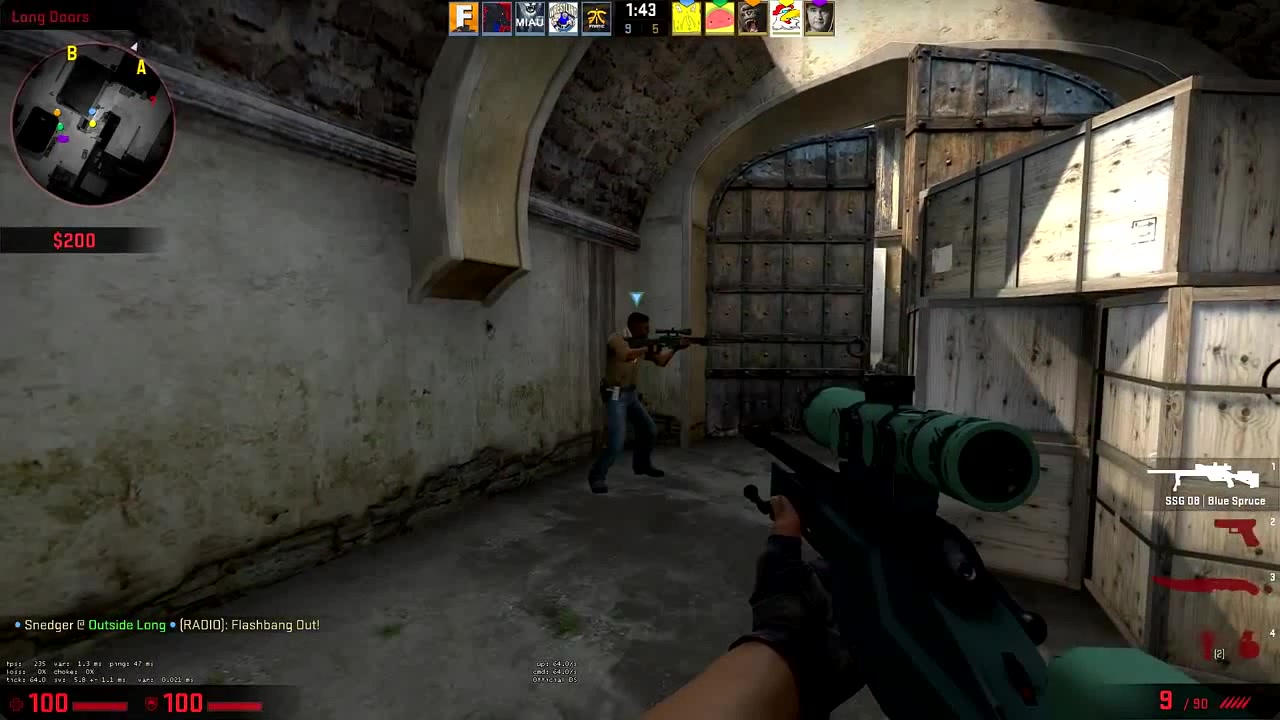Click the Fnatic logo player avatar
Screen dimensions: 1280x720
(594, 18)
